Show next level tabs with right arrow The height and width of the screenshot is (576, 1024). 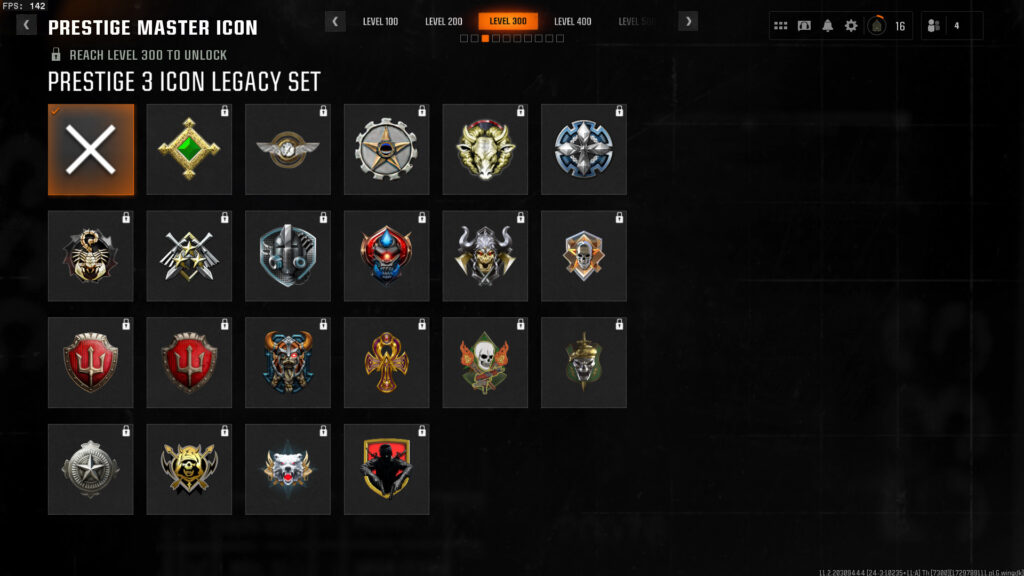pos(688,21)
